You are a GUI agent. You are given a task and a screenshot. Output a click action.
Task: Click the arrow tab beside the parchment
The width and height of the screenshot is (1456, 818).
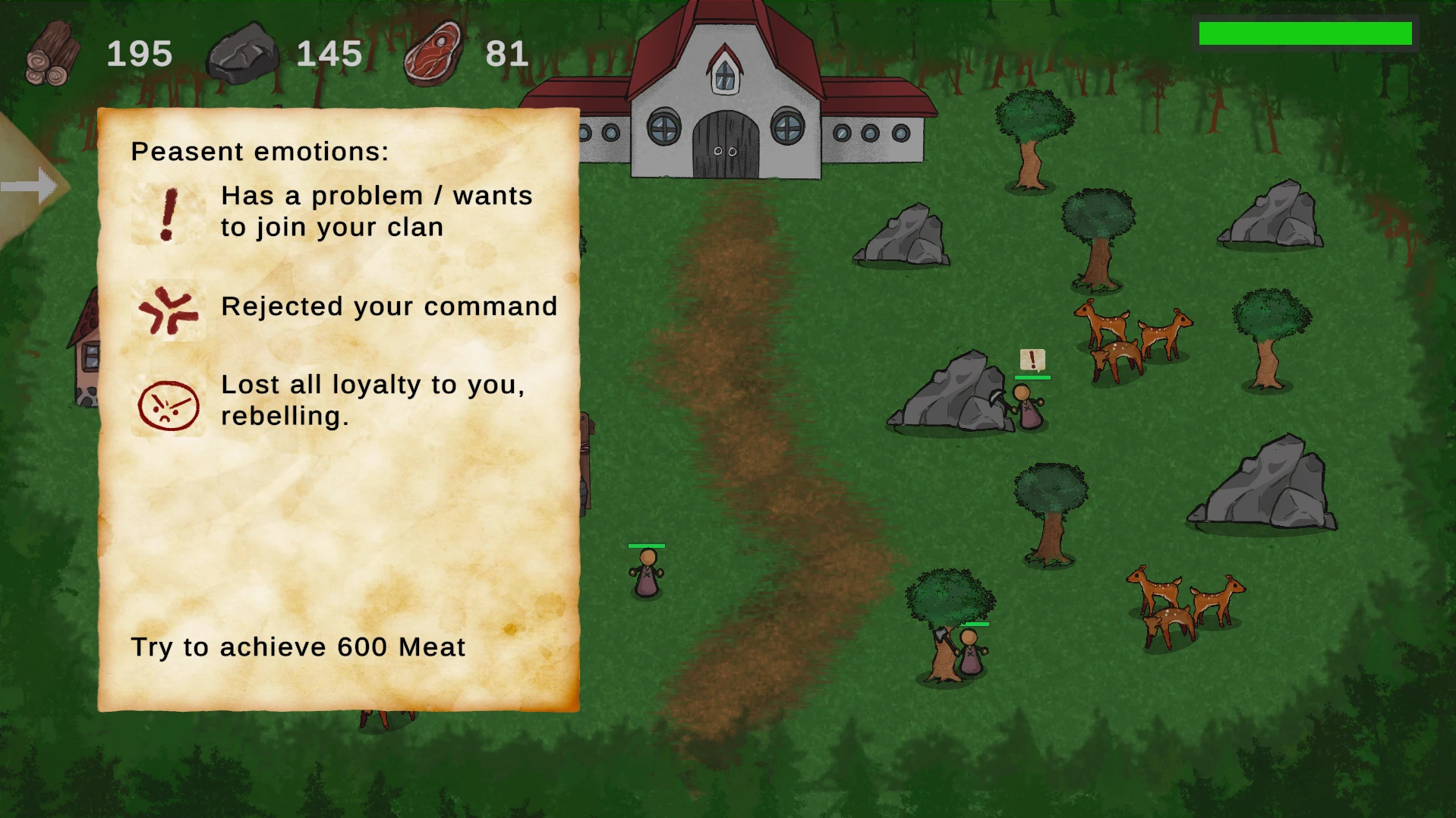coord(32,186)
